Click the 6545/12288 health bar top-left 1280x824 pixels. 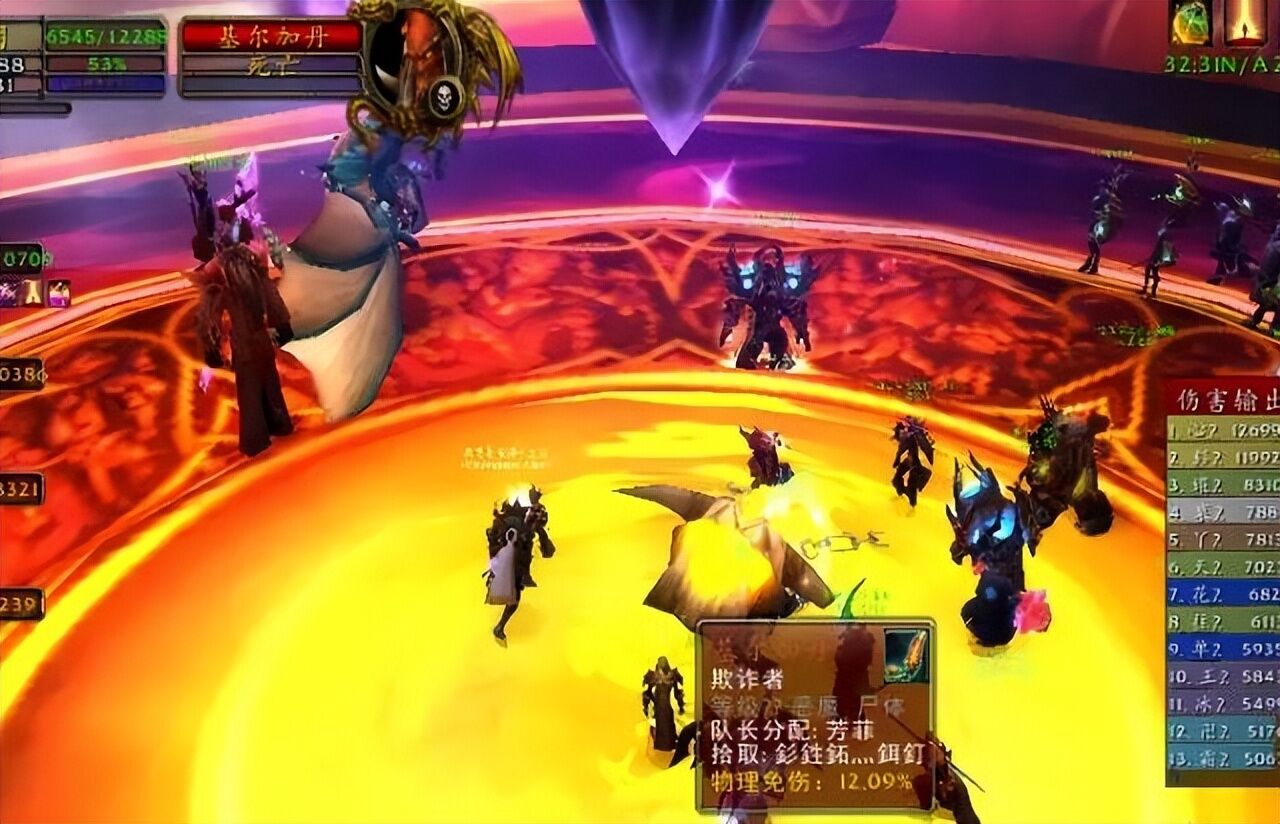point(105,33)
